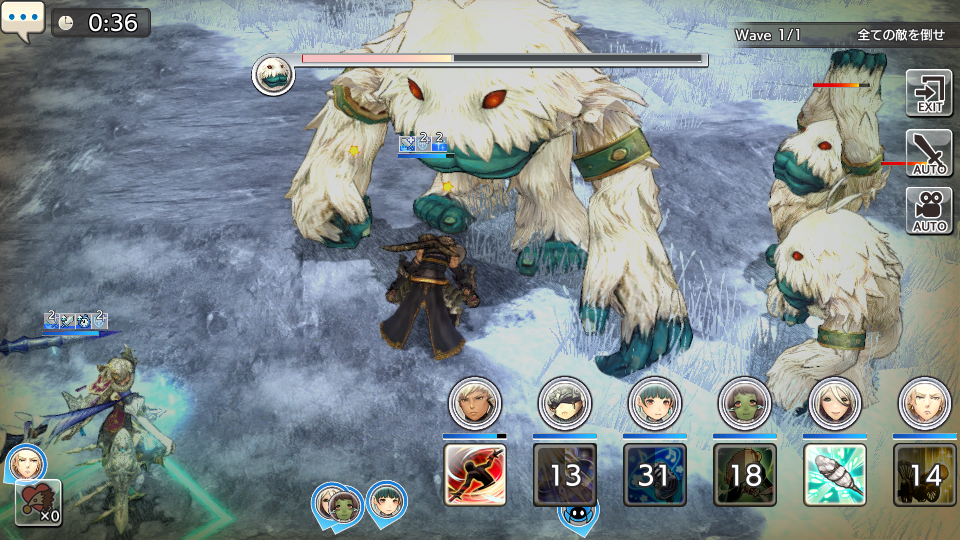Toggle the AUTO camera button
Viewport: 960px width, 540px height.
(929, 210)
